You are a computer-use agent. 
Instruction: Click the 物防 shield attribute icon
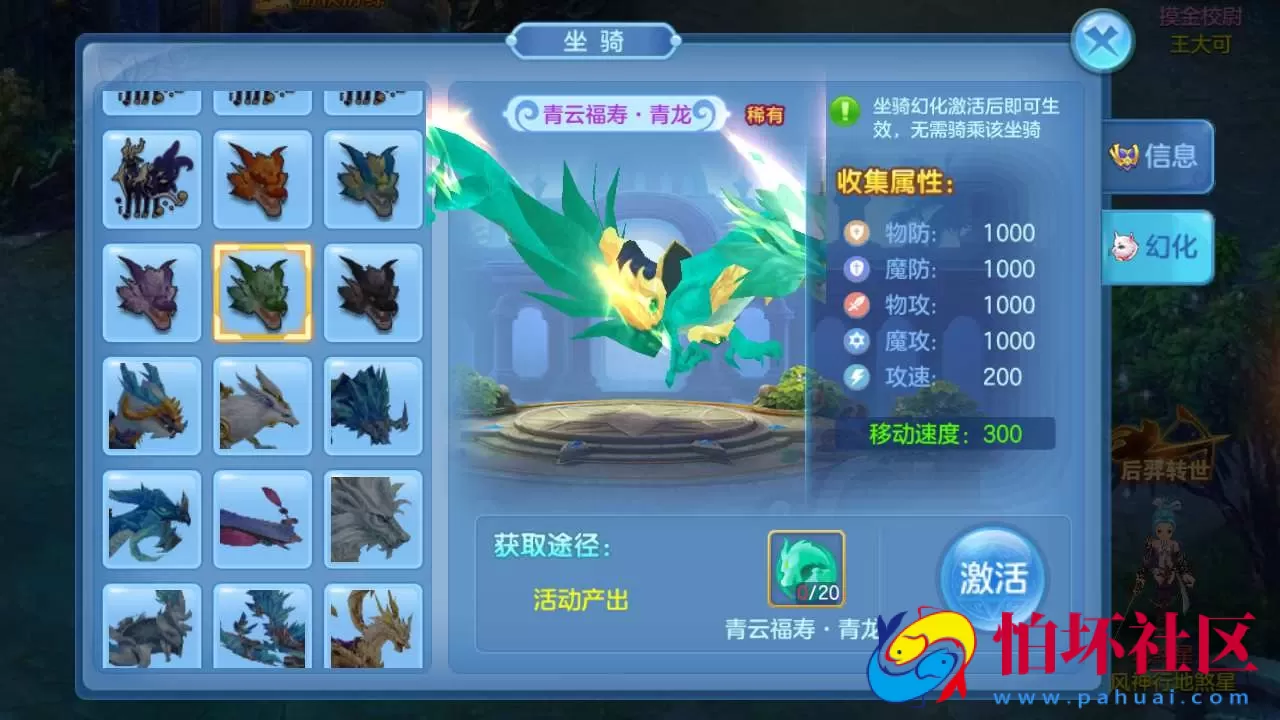coord(857,232)
